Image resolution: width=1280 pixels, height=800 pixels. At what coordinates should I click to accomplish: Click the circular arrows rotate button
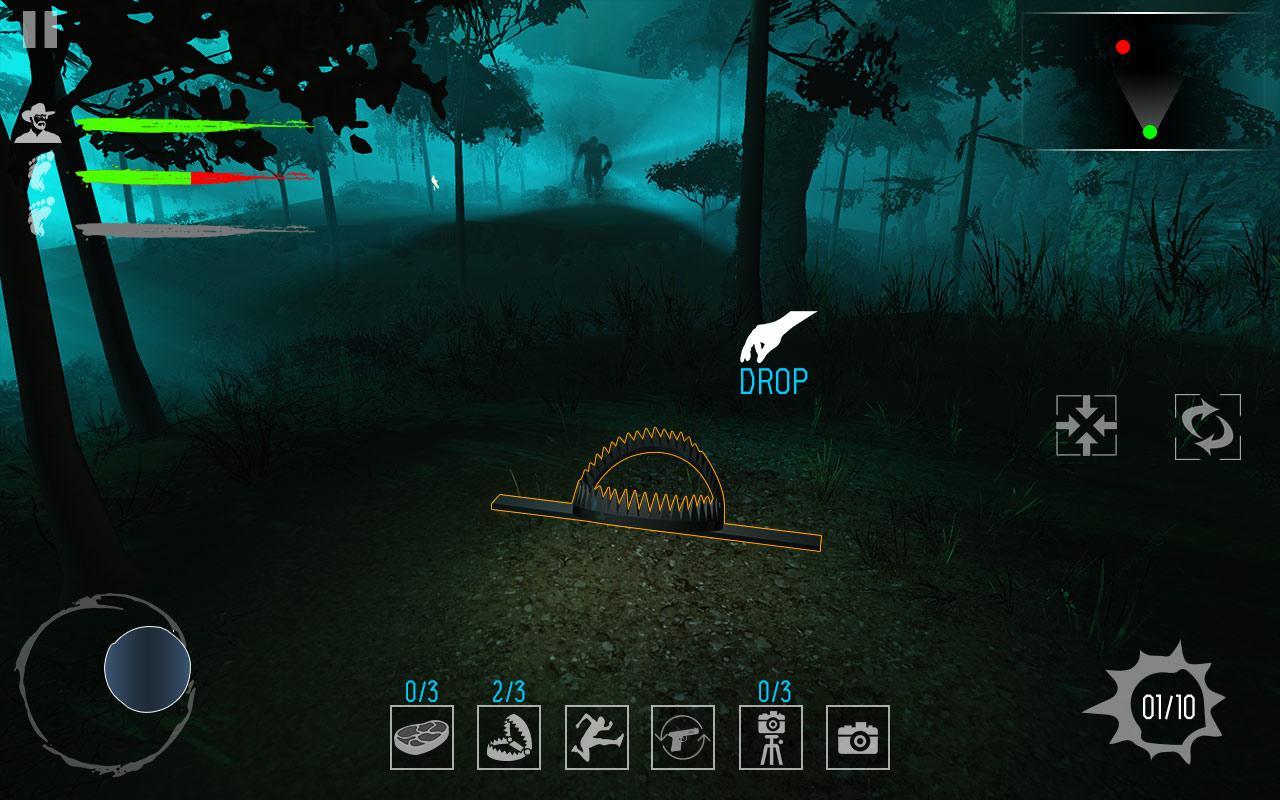[x=1207, y=427]
